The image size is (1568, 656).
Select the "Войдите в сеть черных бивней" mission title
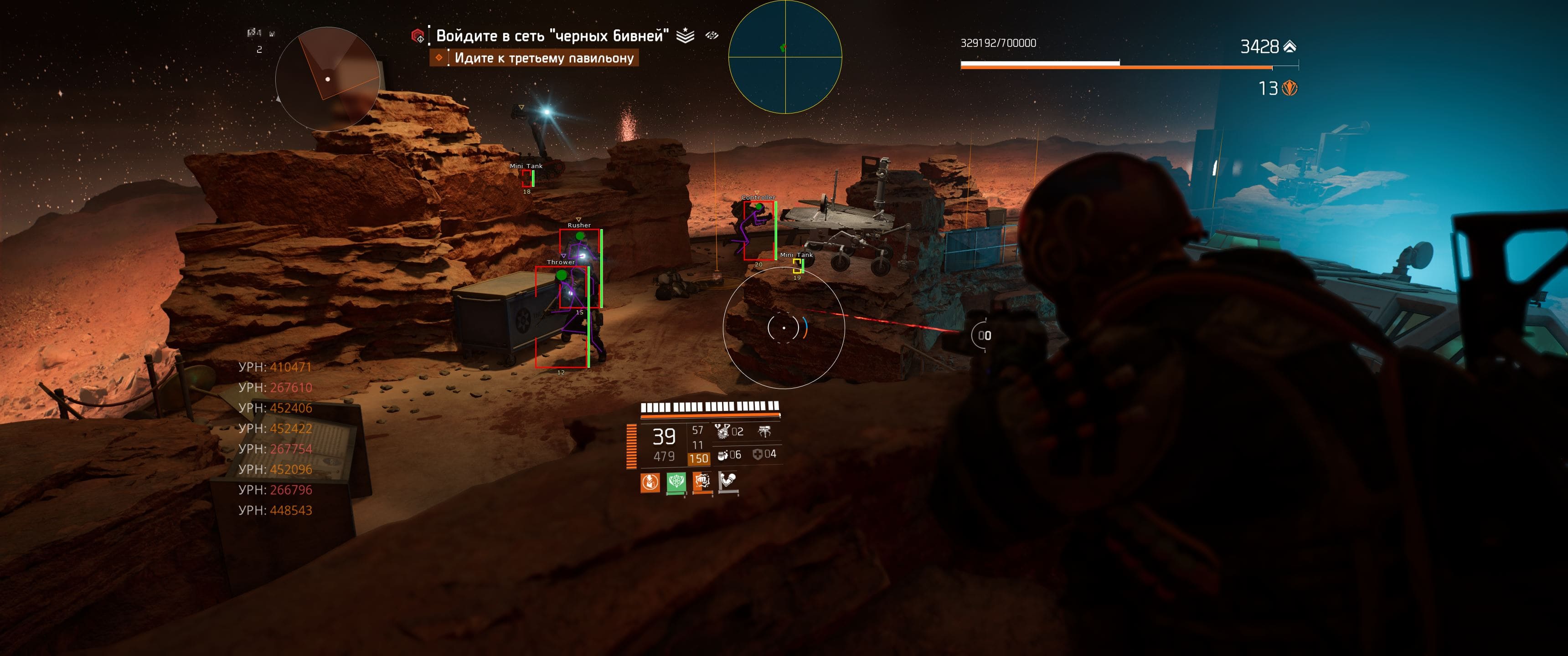tap(552, 36)
